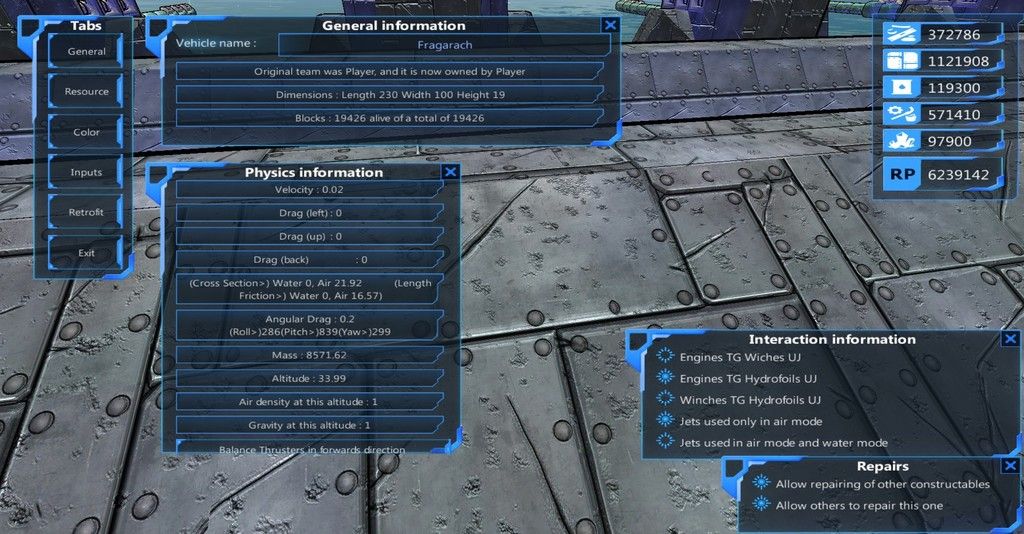The image size is (1024, 534).
Task: Toggle Allow repairing of other constructables
Action: point(761,484)
